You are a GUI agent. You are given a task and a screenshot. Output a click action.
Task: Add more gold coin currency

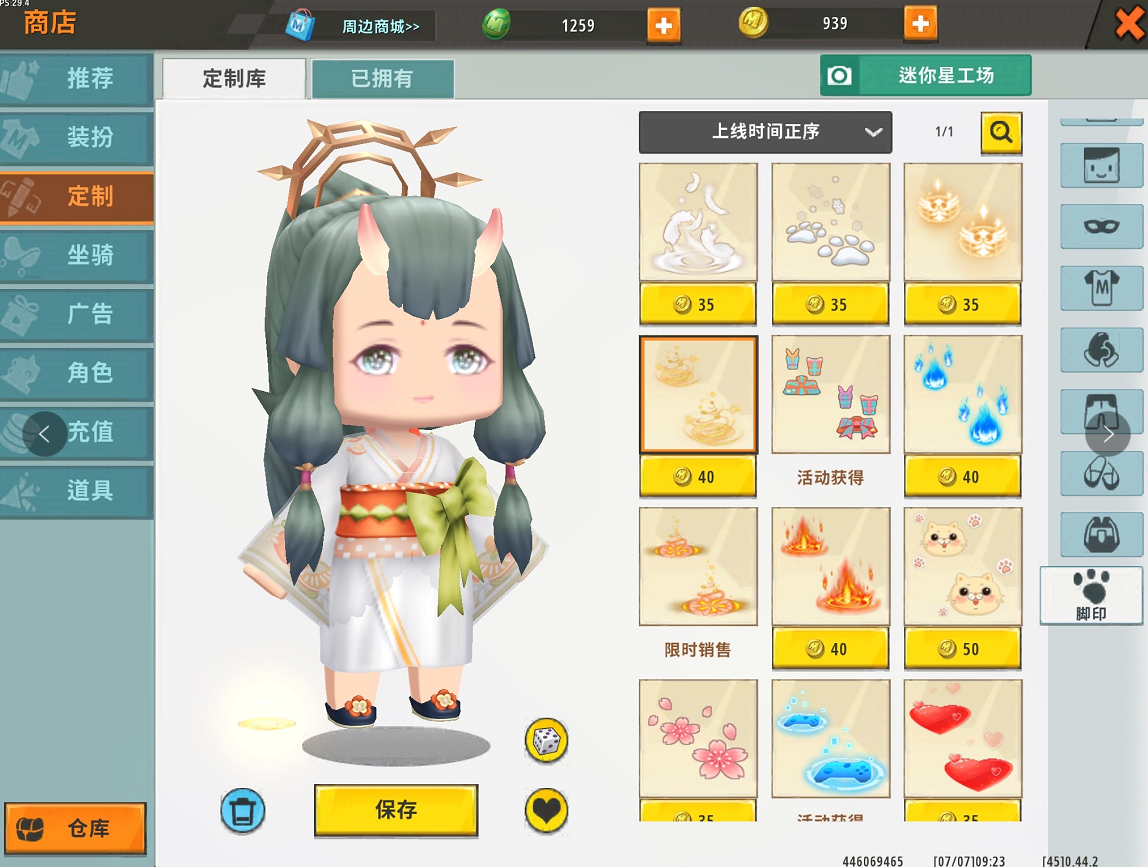coord(920,23)
